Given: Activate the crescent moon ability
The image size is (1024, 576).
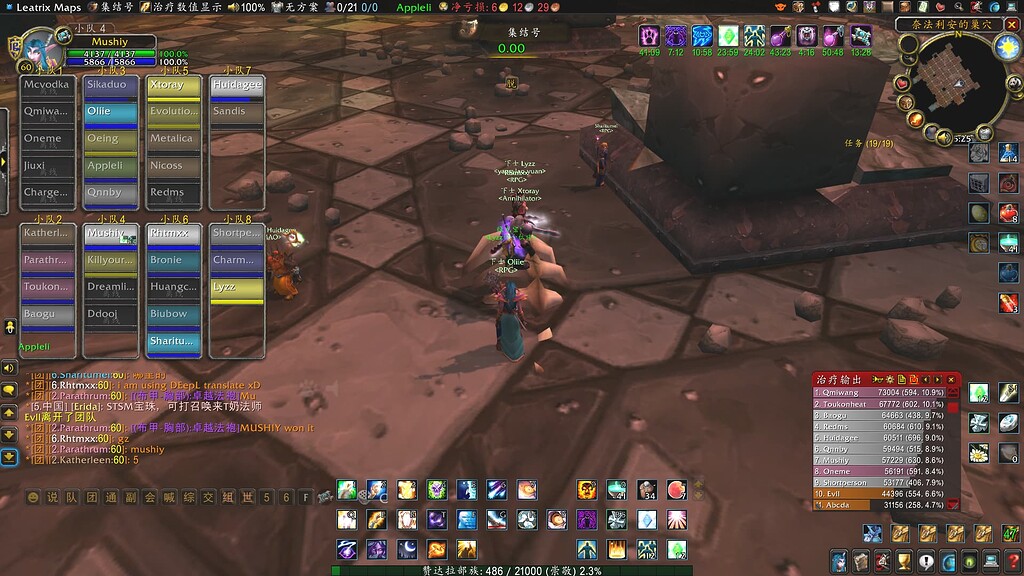Looking at the screenshot, I should point(407,549).
